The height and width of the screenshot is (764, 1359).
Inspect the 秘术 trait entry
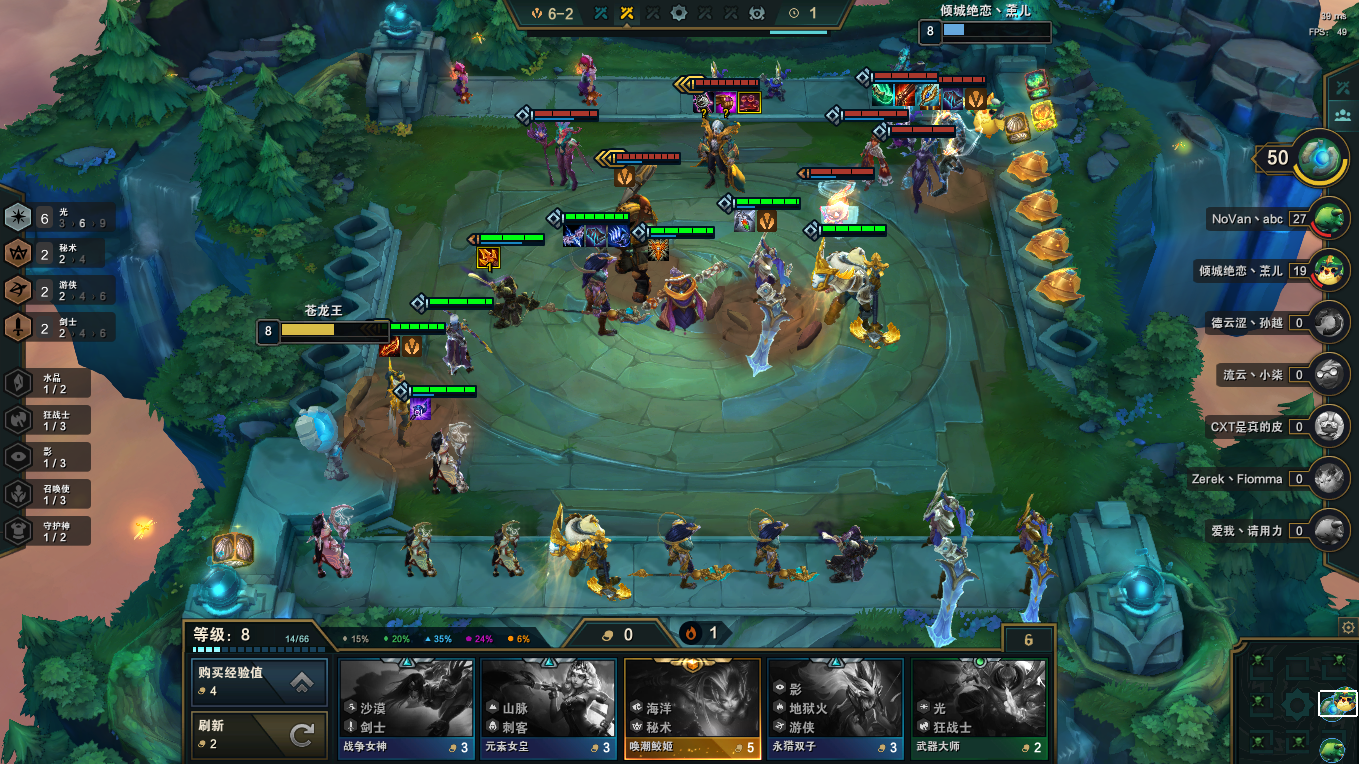(x=58, y=254)
